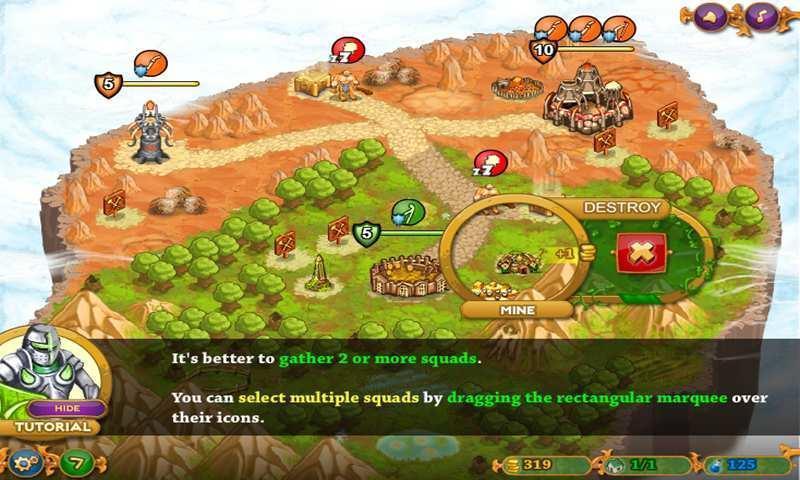
Task: Select the orange squad icon above the dark tower
Action: (x=150, y=64)
